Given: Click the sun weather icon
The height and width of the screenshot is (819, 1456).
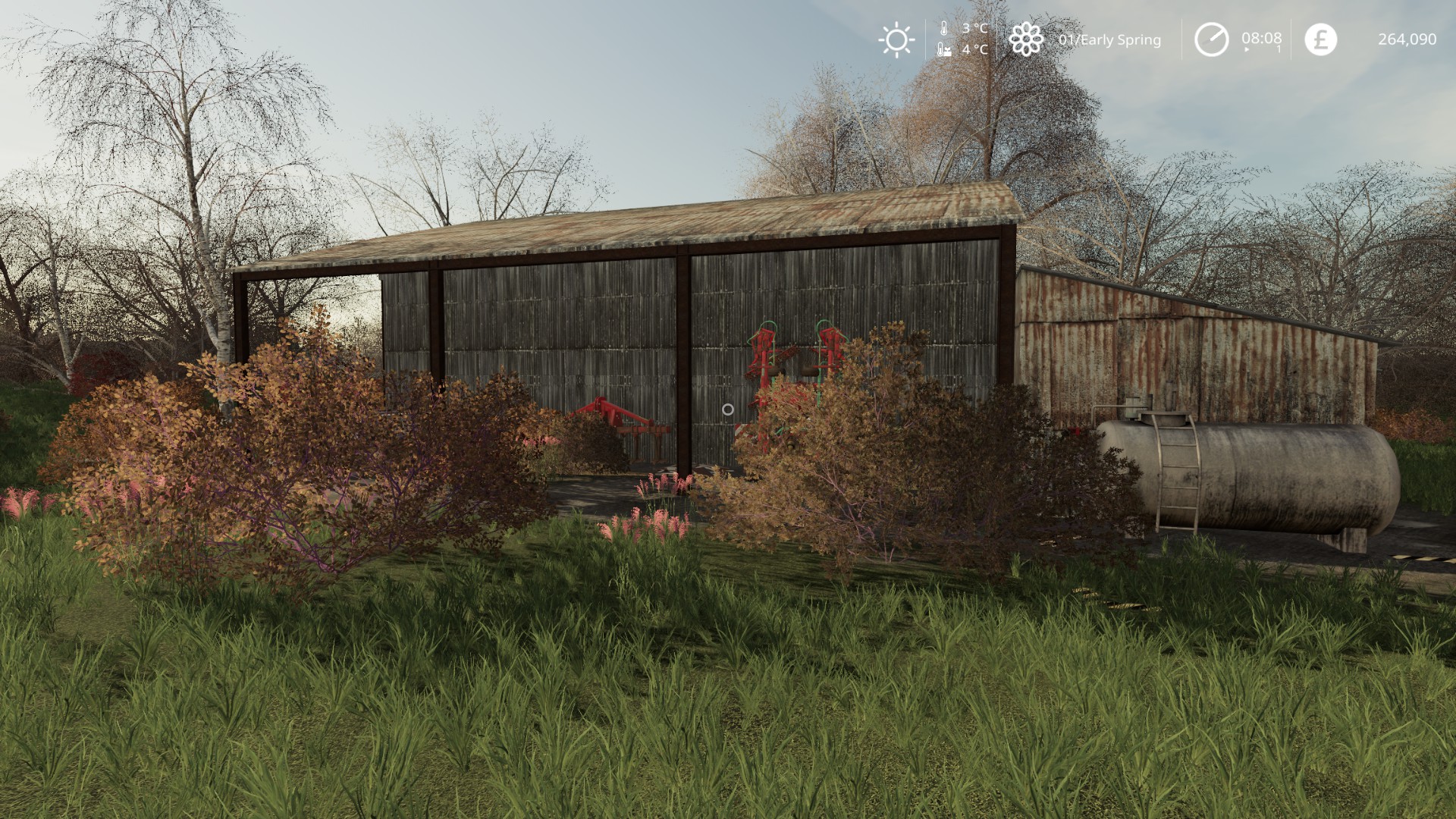Looking at the screenshot, I should [896, 39].
